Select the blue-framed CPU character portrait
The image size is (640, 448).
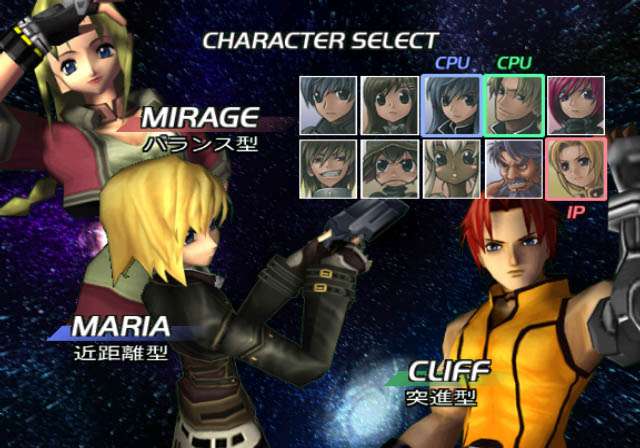click(451, 105)
